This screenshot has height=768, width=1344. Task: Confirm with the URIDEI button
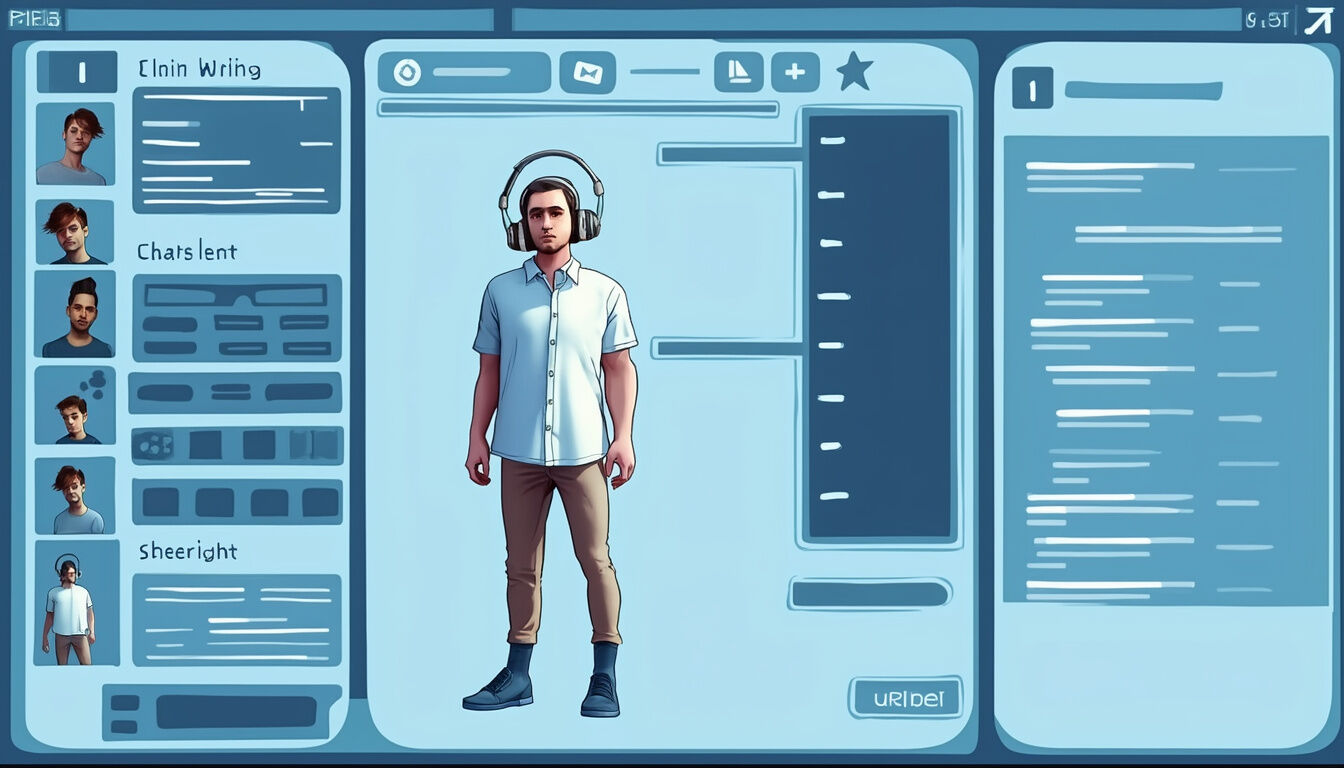(x=905, y=697)
